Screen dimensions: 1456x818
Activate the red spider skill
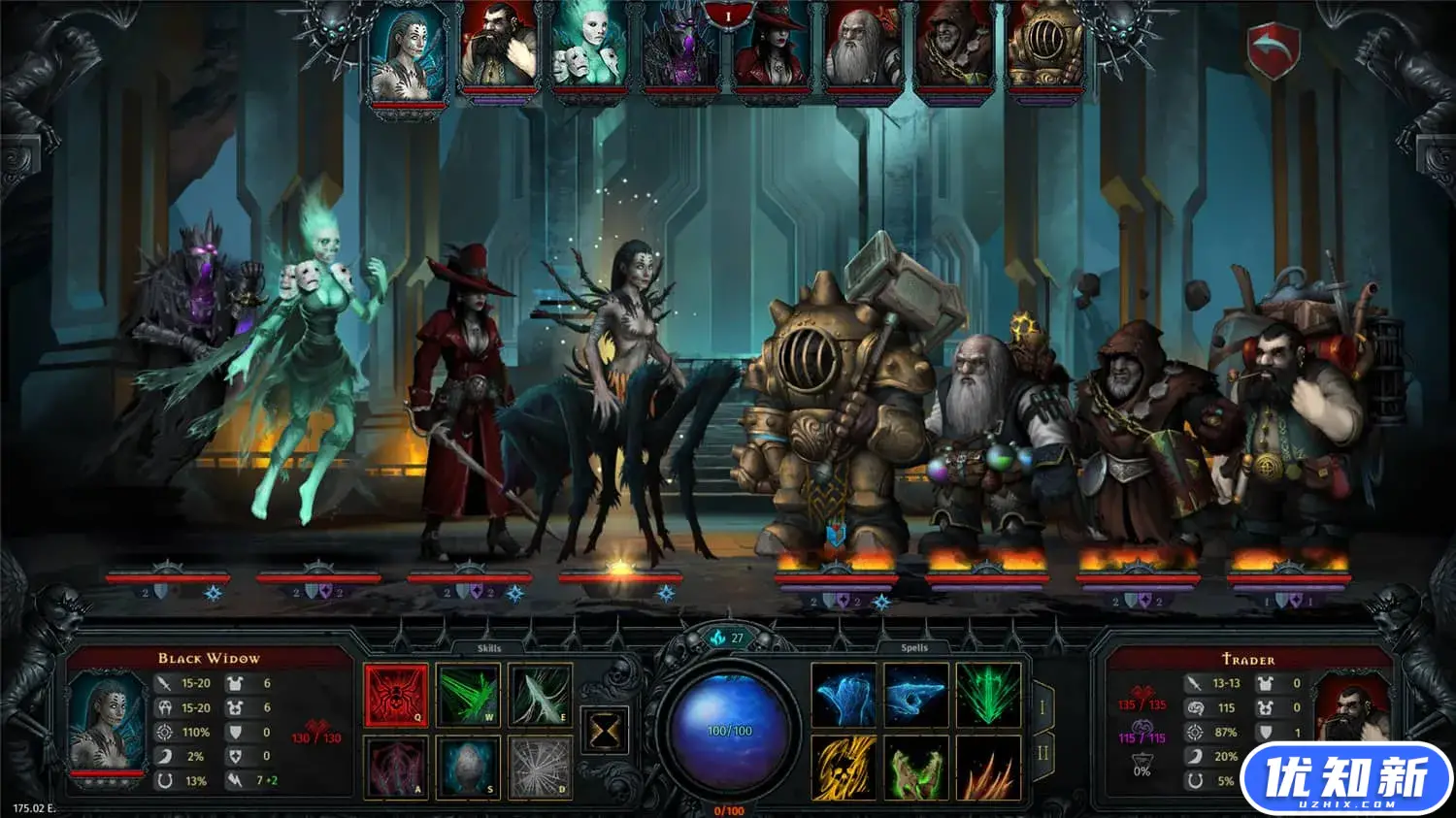pos(396,695)
